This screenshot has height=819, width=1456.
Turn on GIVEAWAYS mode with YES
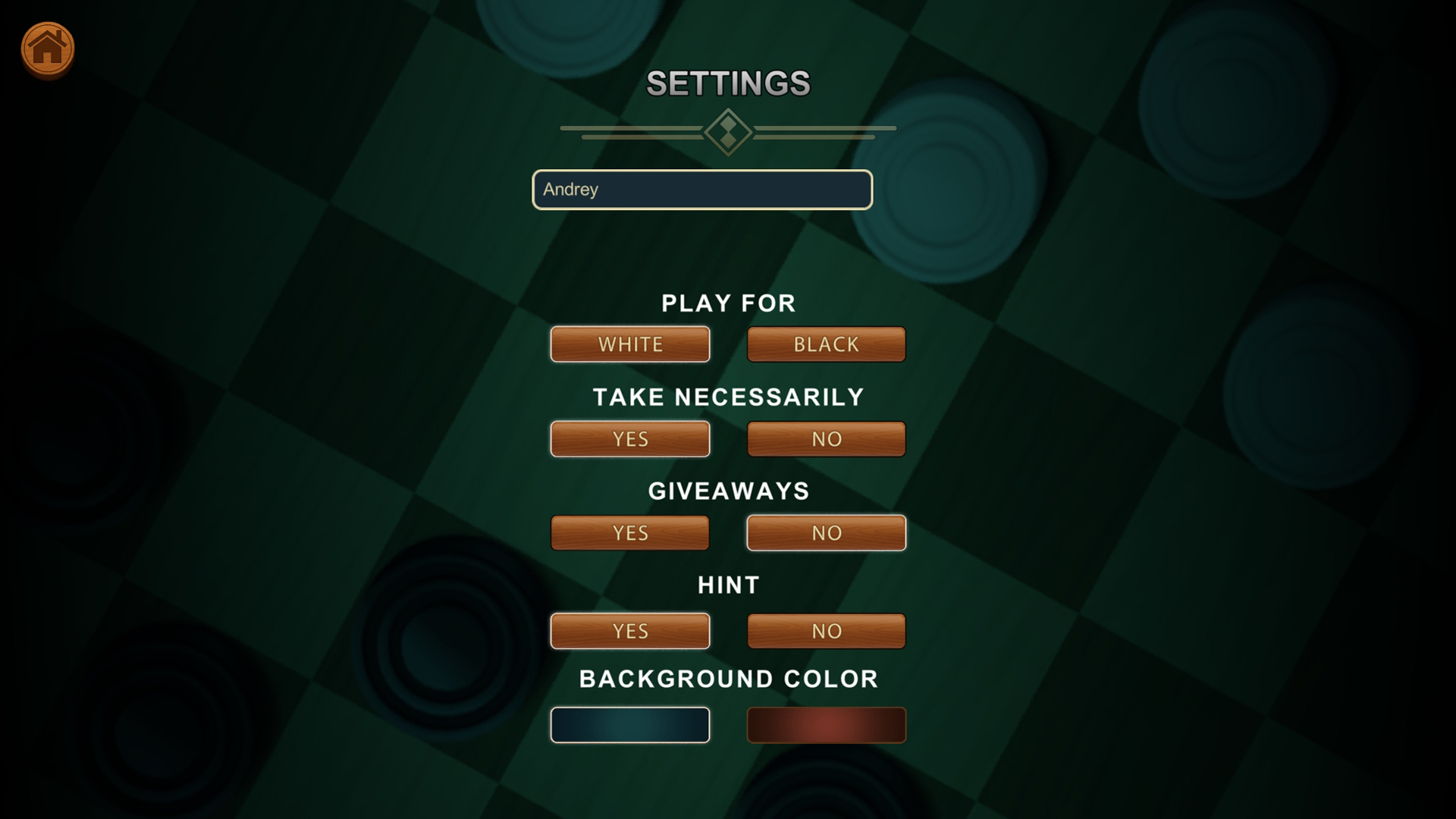coord(629,532)
